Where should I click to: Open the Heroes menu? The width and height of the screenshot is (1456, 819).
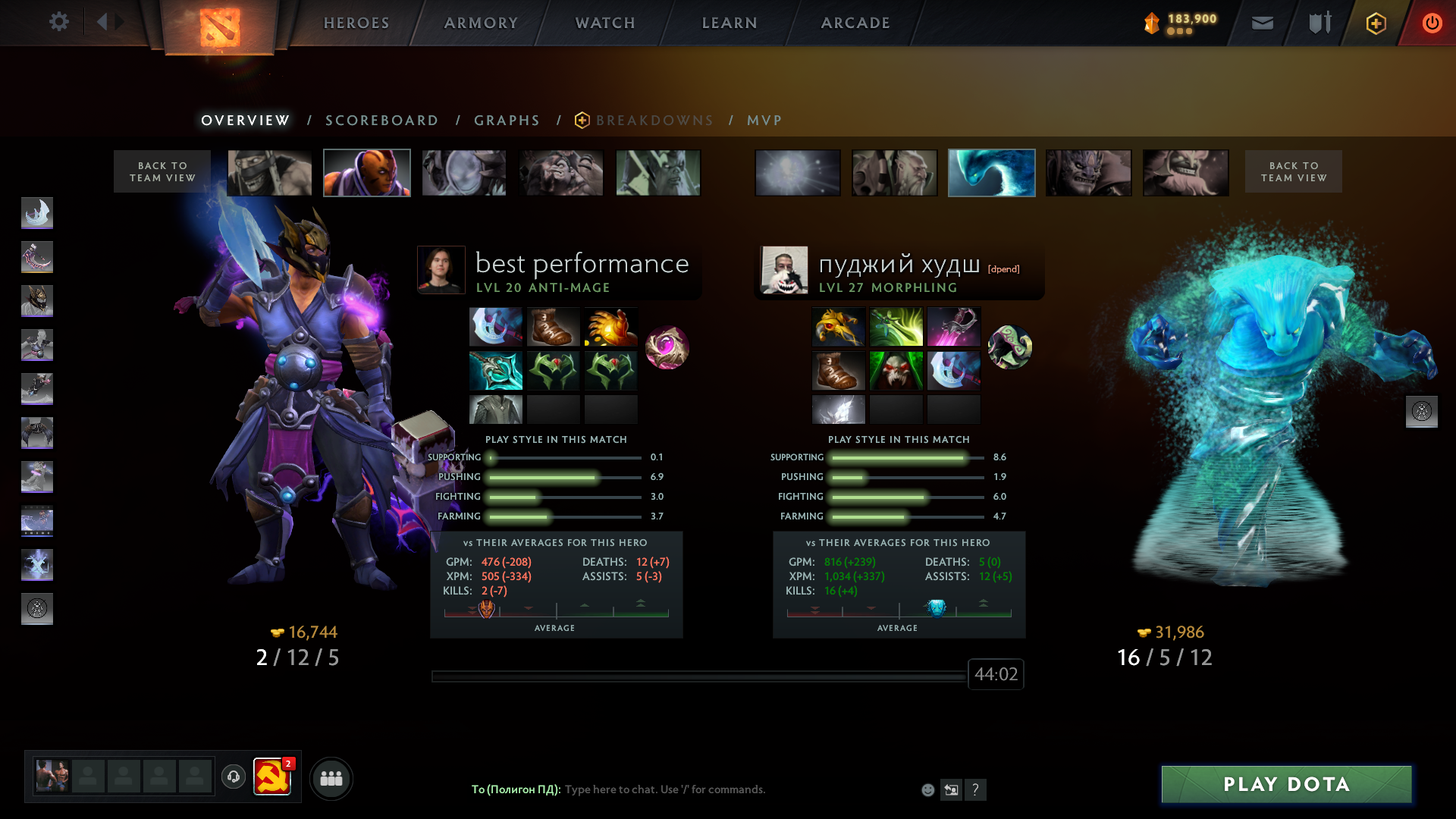pos(356,23)
